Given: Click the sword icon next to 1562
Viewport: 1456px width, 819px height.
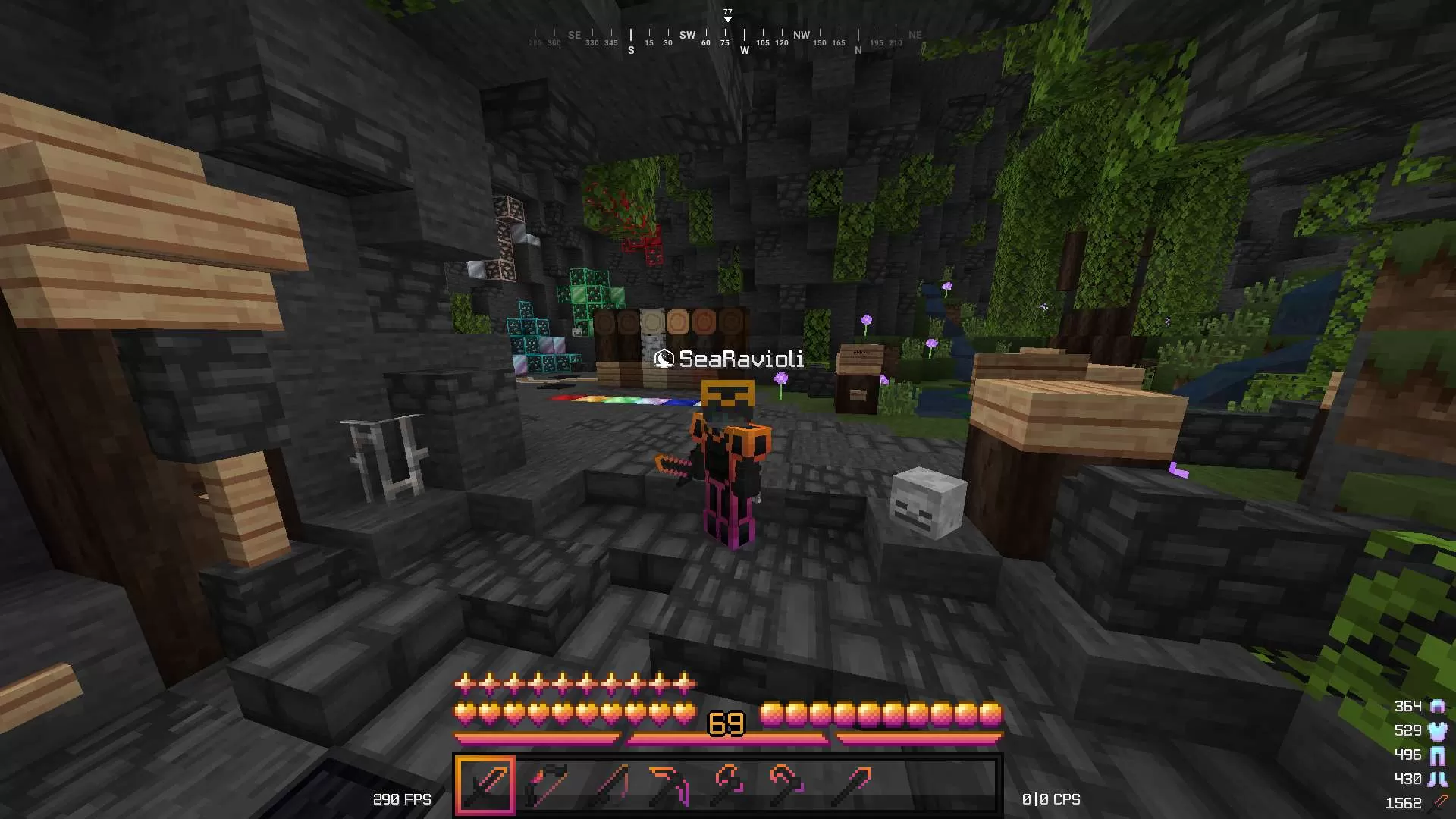Looking at the screenshot, I should 1441,801.
